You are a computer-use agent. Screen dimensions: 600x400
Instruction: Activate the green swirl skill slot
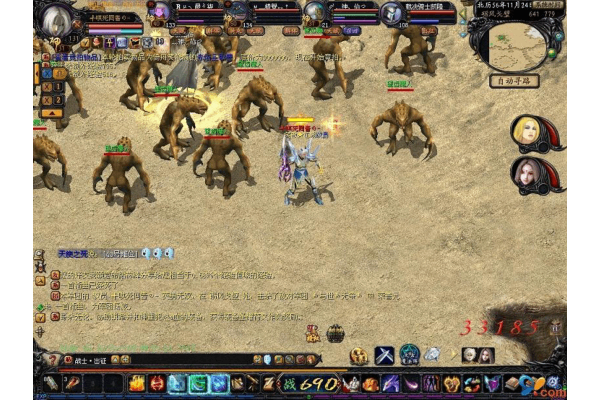point(198,383)
